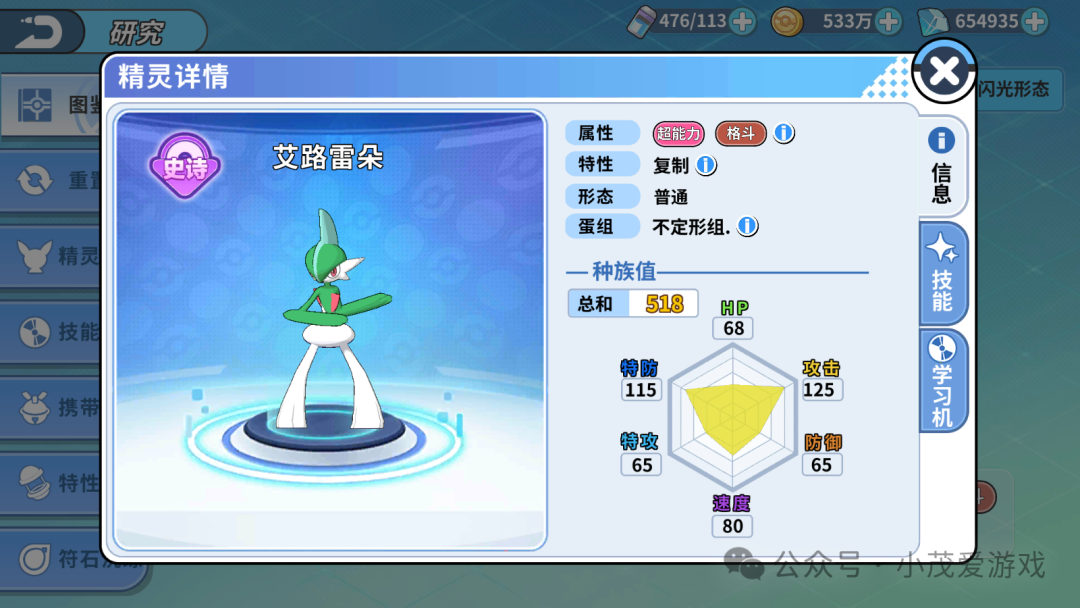Screen dimensions: 1080x608
Task: Tap the info icon beside 属性 types
Action: click(x=784, y=133)
